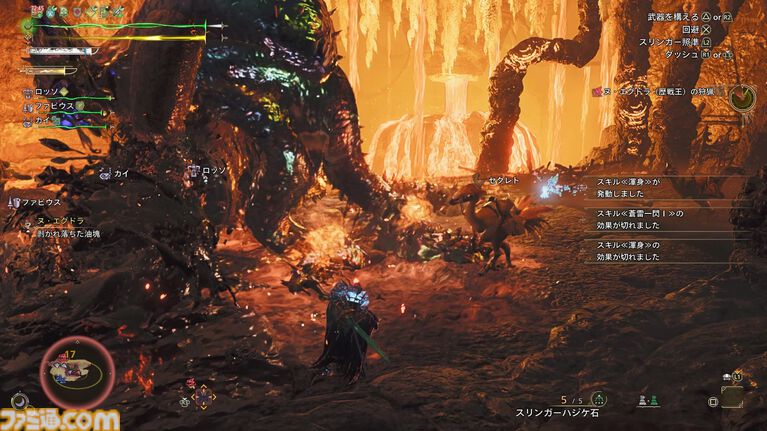Click the day-night moon icon
Viewport: 767px width, 431px height.
point(20,402)
